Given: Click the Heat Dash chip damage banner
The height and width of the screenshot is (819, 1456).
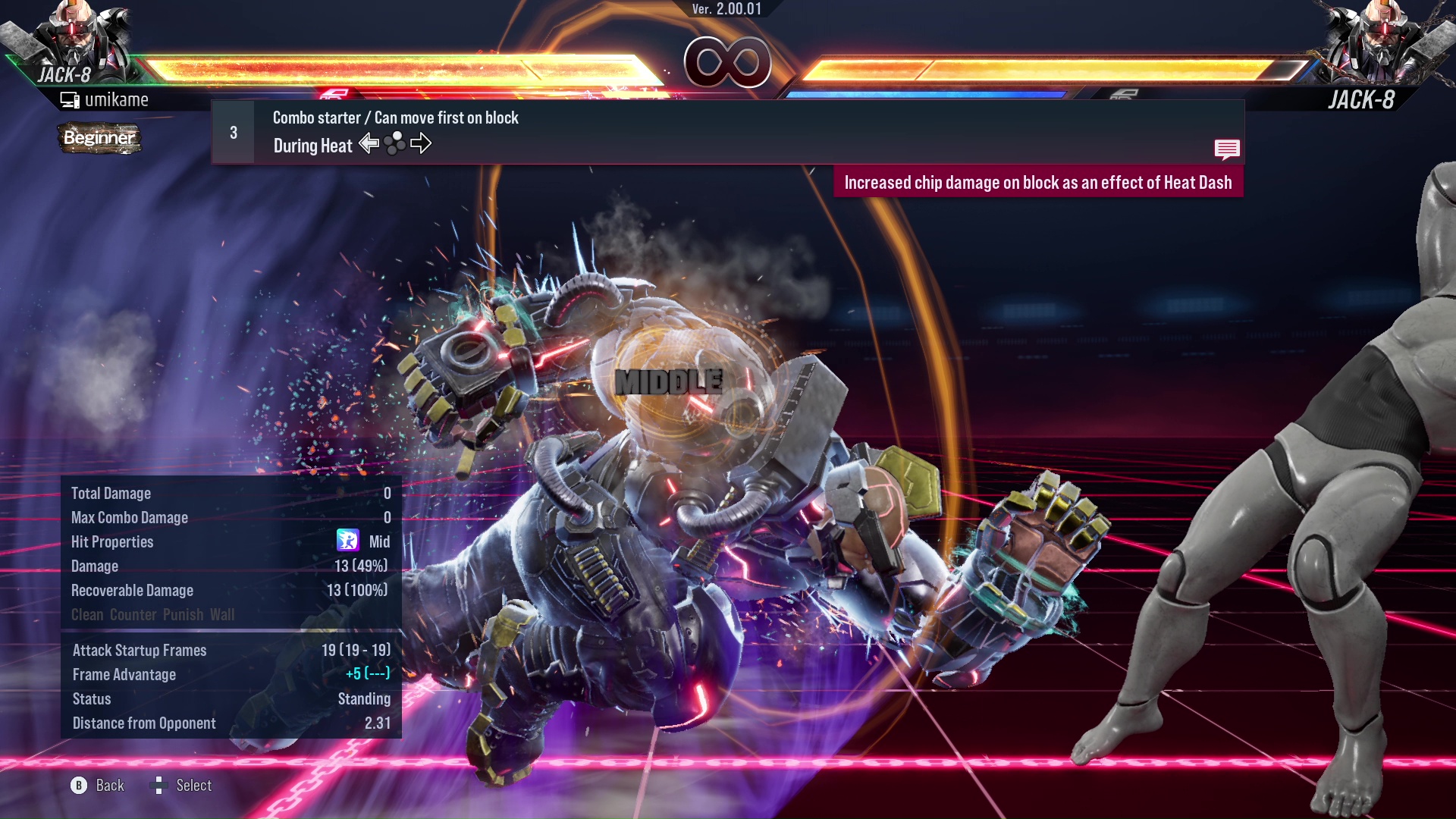Looking at the screenshot, I should pos(1039,182).
